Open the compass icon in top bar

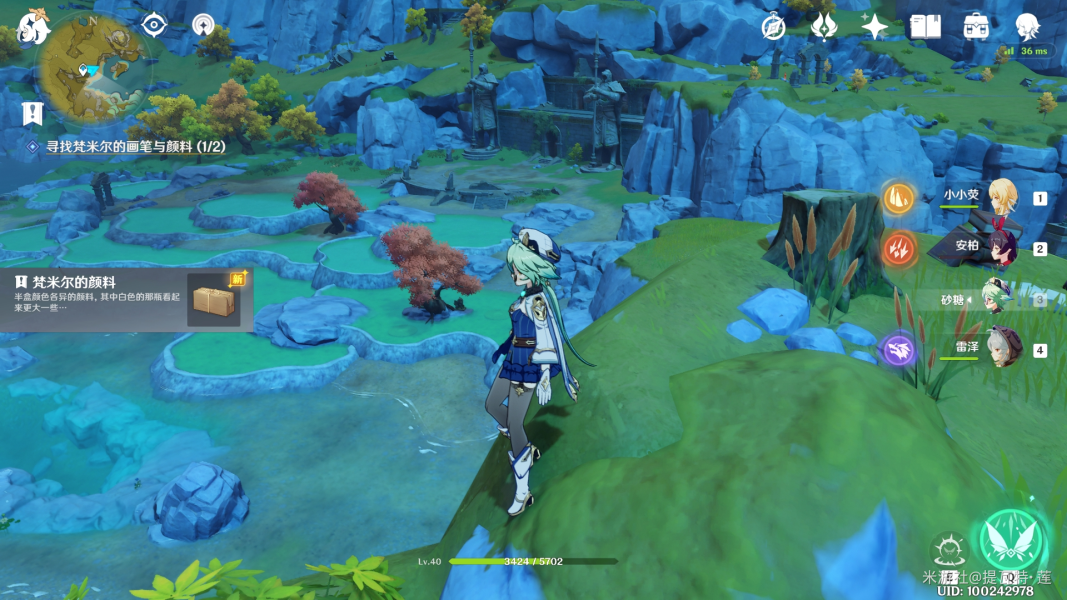click(x=773, y=27)
